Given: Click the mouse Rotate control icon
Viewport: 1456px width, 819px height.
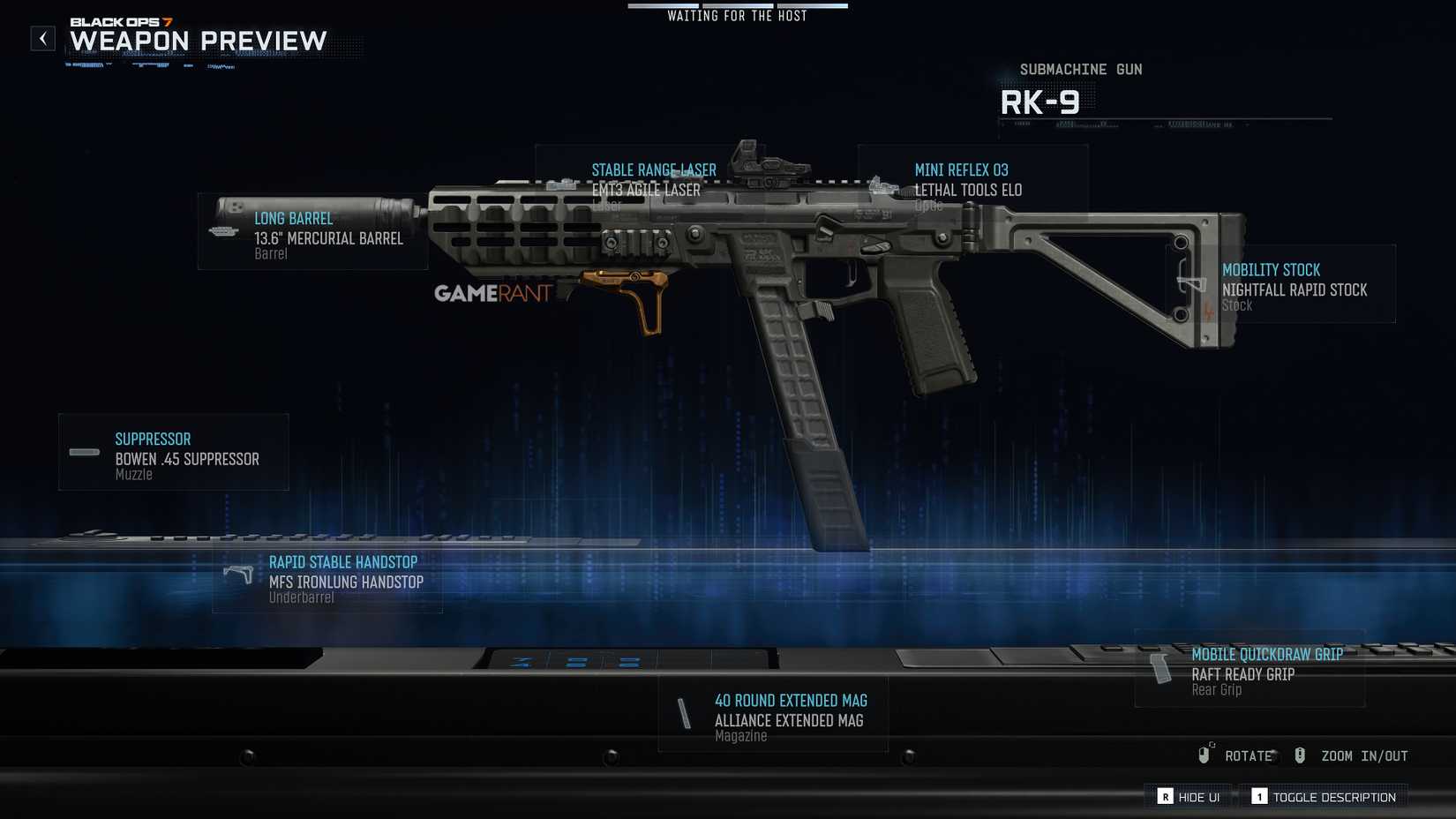Looking at the screenshot, I should pos(1205,755).
